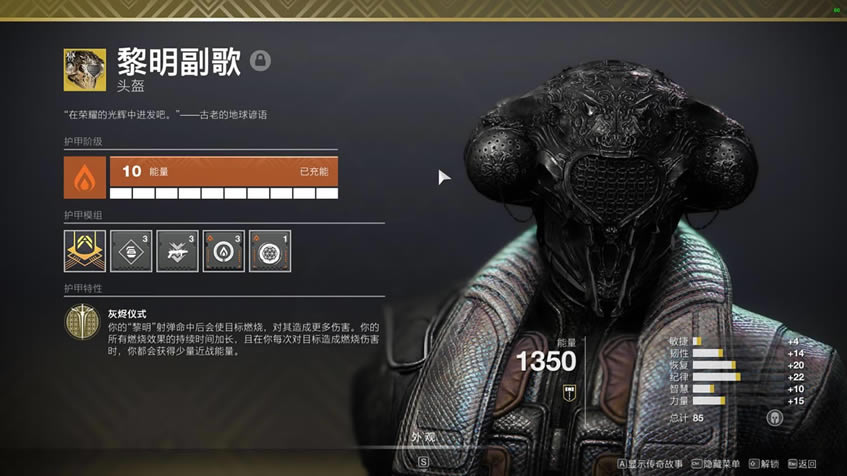
Task: Inspect the 灰烬仪式 armor perk icon
Action: [x=82, y=323]
